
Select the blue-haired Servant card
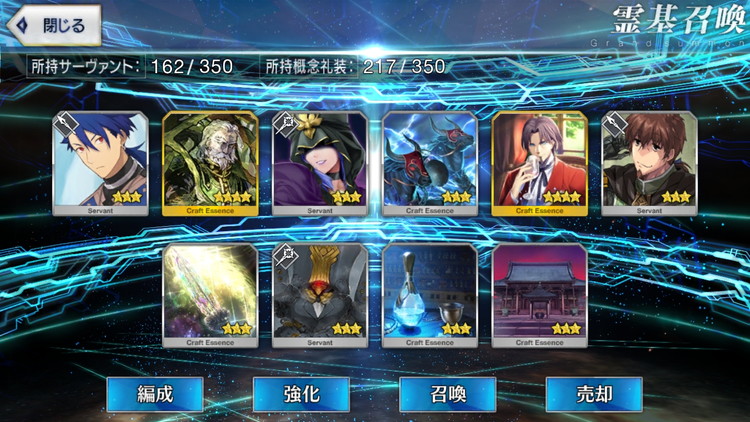tap(100, 163)
